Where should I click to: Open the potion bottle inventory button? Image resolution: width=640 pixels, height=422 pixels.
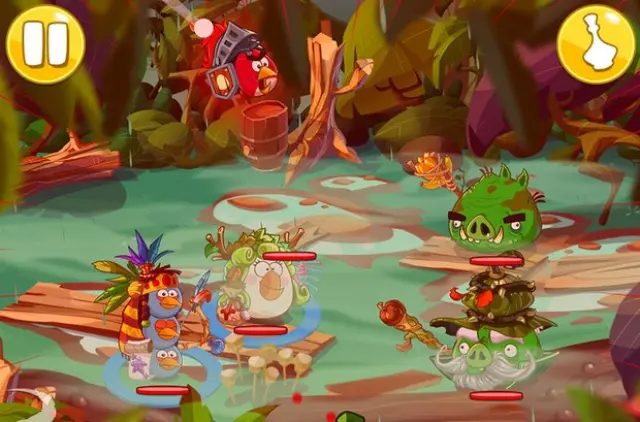coord(596,44)
